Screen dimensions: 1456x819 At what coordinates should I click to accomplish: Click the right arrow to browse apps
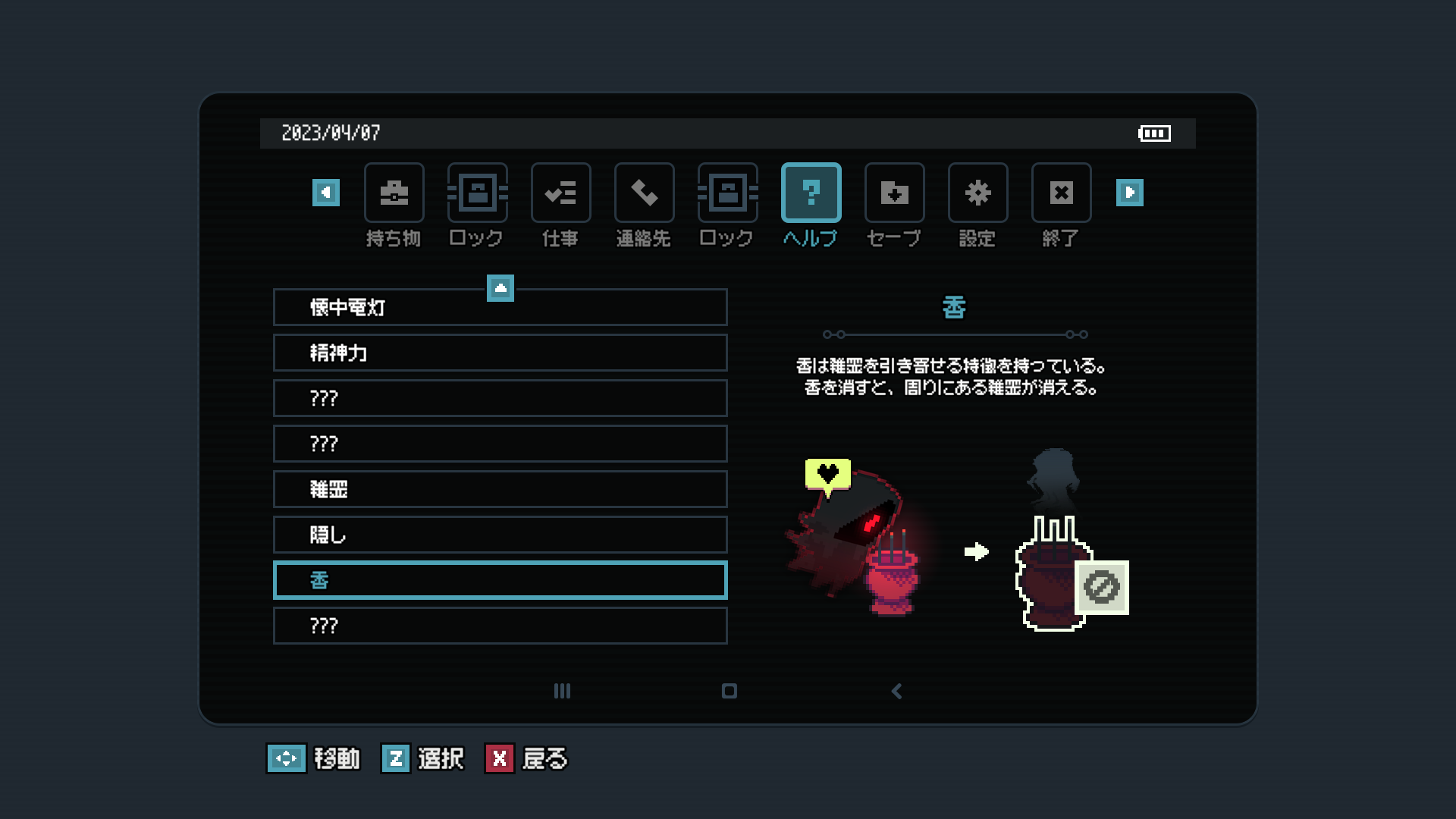click(x=1131, y=193)
